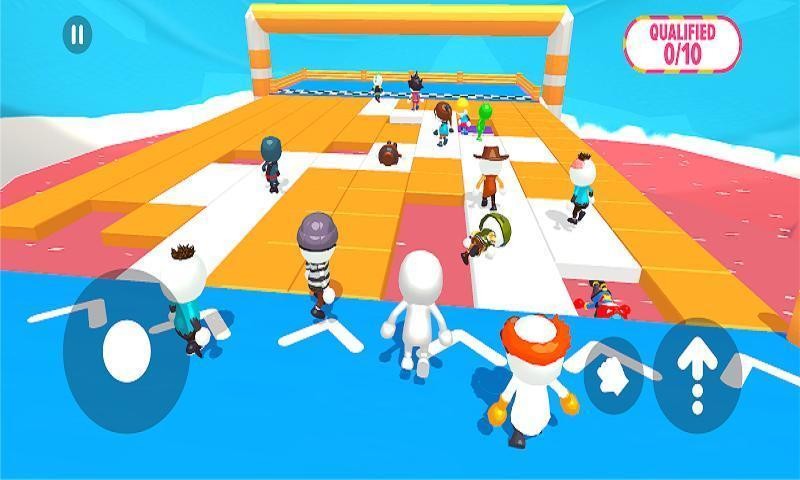Tap the up-arrow jump button
The height and width of the screenshot is (480, 800).
pyautogui.click(x=697, y=375)
